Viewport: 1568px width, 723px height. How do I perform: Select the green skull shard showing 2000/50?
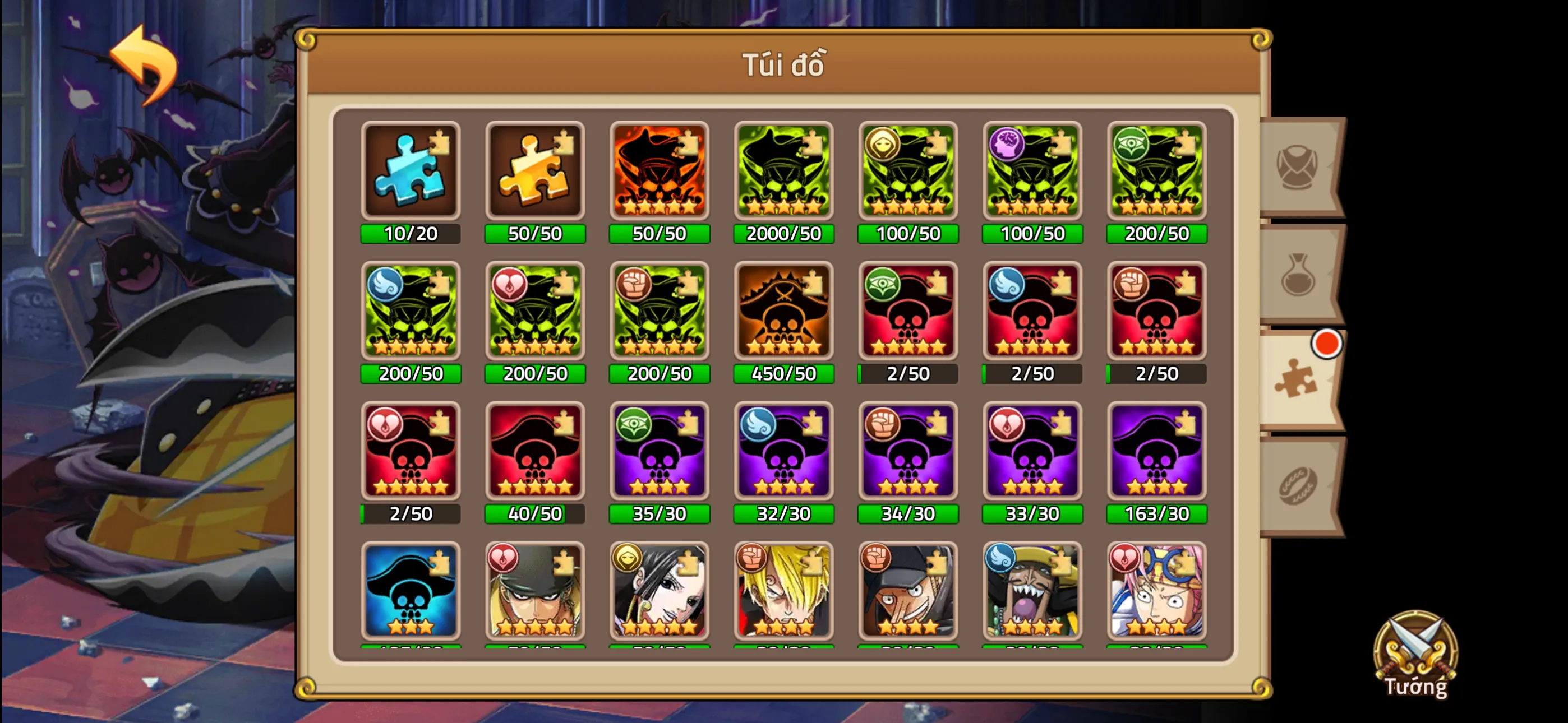coord(783,170)
